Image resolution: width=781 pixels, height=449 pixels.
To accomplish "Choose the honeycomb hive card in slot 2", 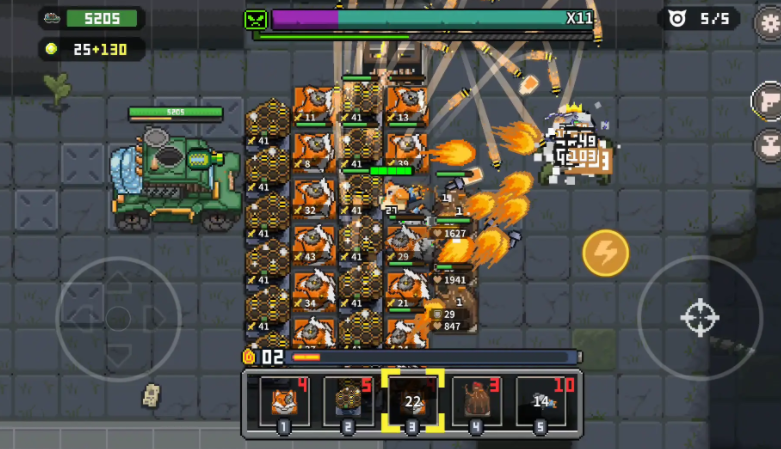I will click(347, 402).
